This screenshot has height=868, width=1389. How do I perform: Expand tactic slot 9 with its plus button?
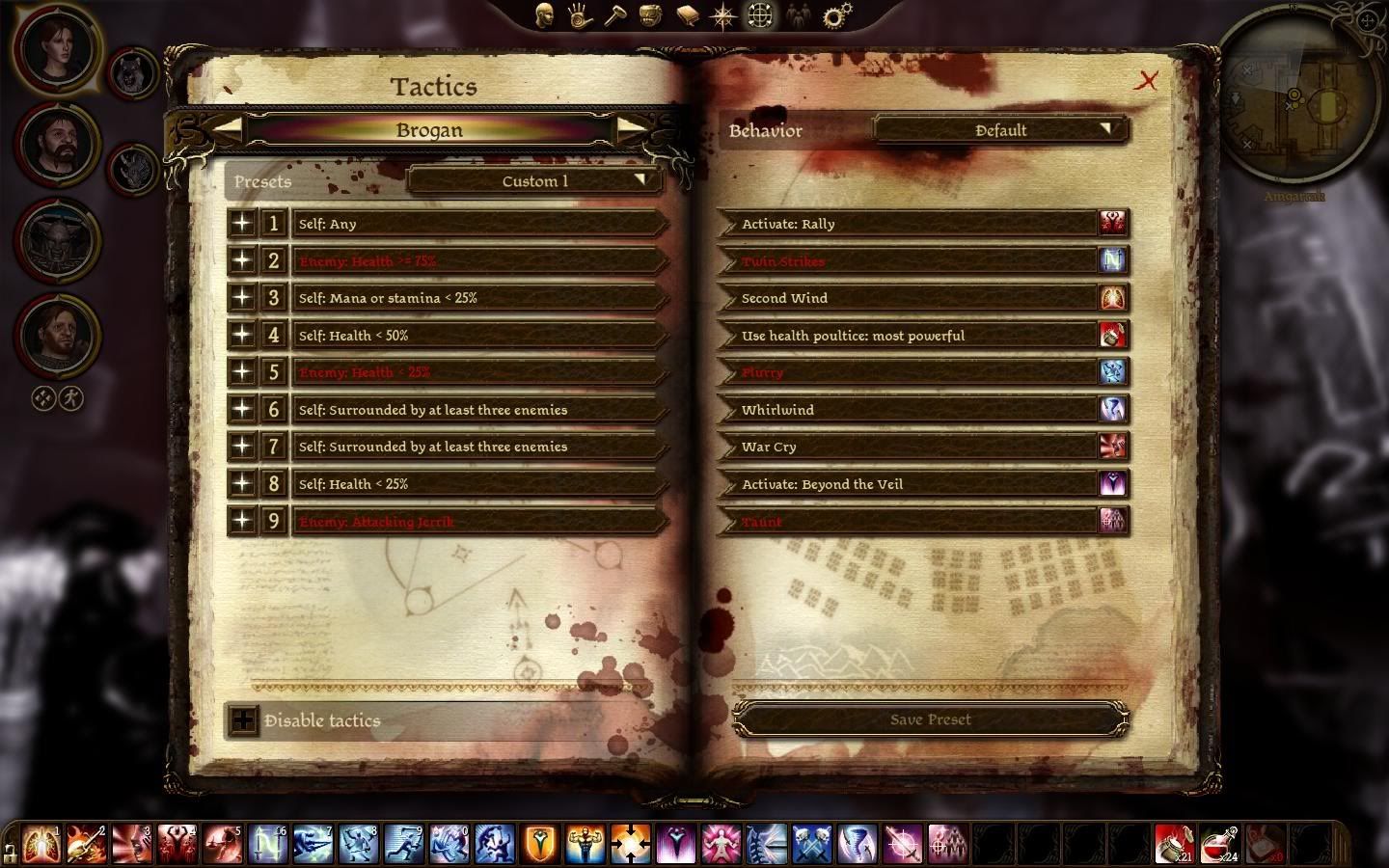[x=242, y=521]
